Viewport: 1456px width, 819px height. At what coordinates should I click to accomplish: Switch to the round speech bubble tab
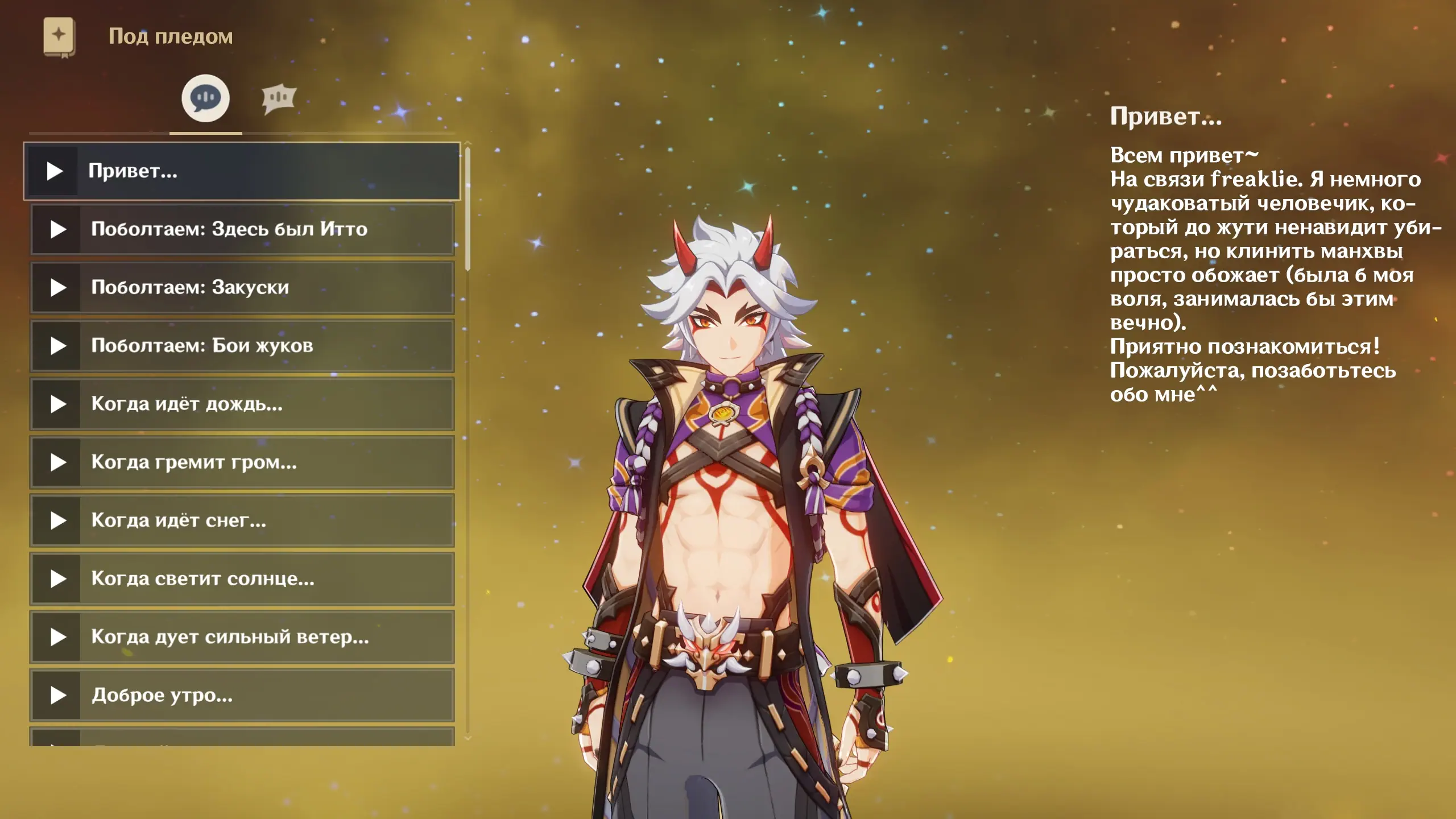[205, 98]
